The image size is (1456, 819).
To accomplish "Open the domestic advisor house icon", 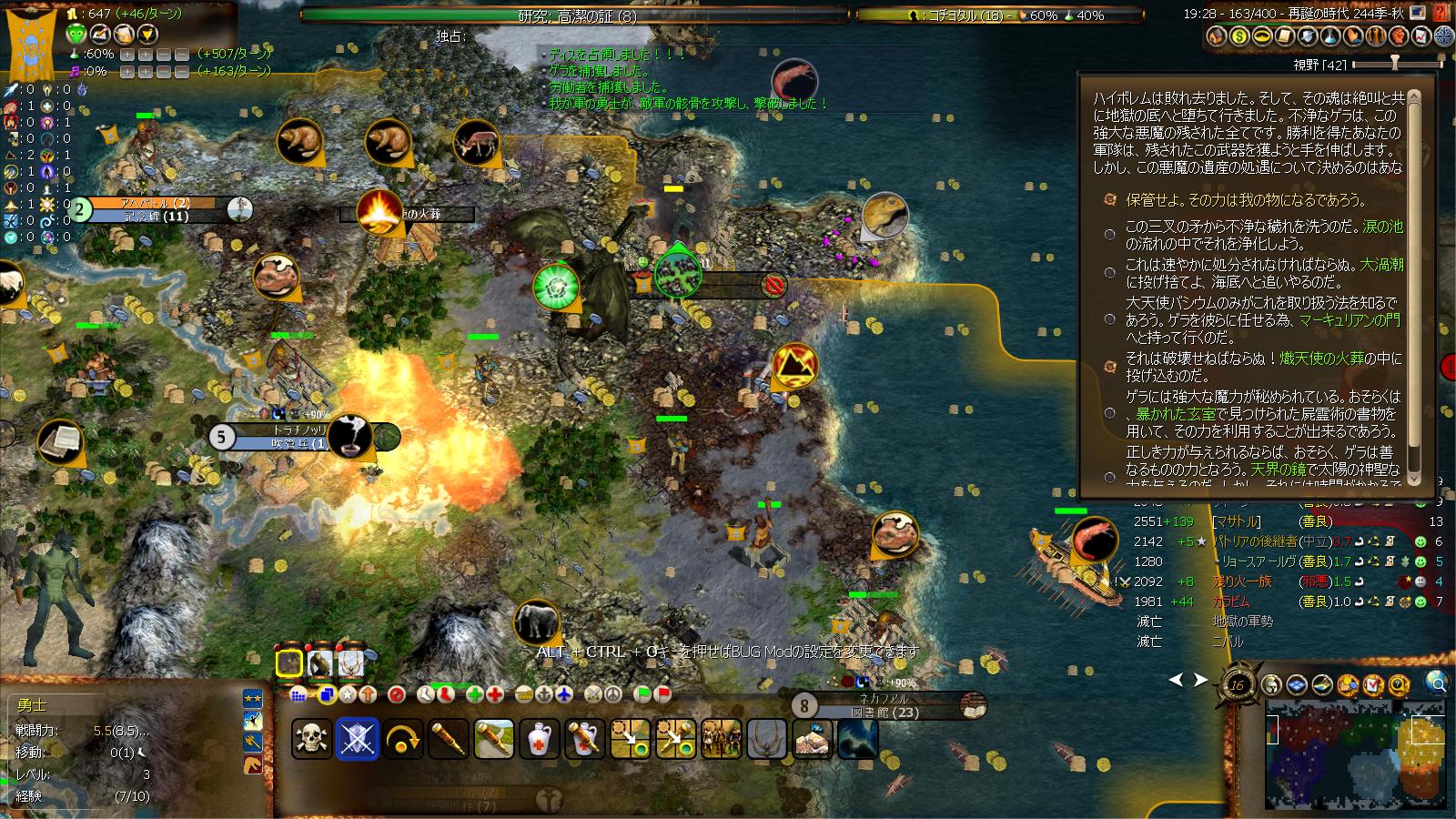I will click(x=1216, y=36).
